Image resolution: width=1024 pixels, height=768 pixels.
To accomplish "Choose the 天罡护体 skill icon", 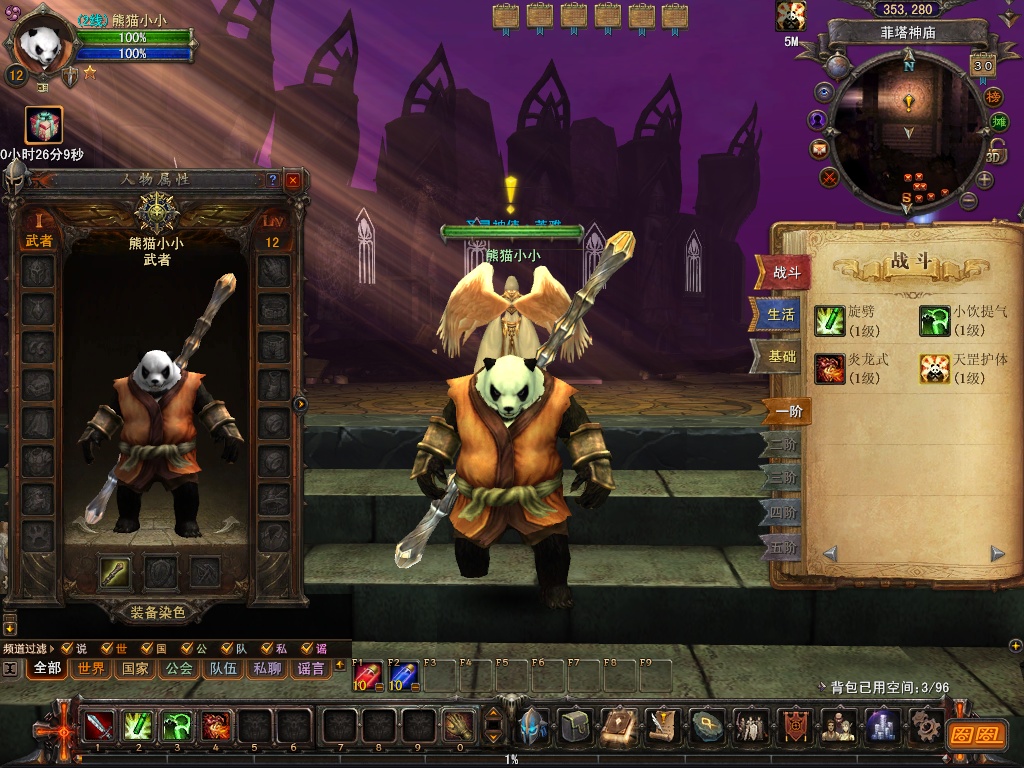I will click(x=934, y=368).
